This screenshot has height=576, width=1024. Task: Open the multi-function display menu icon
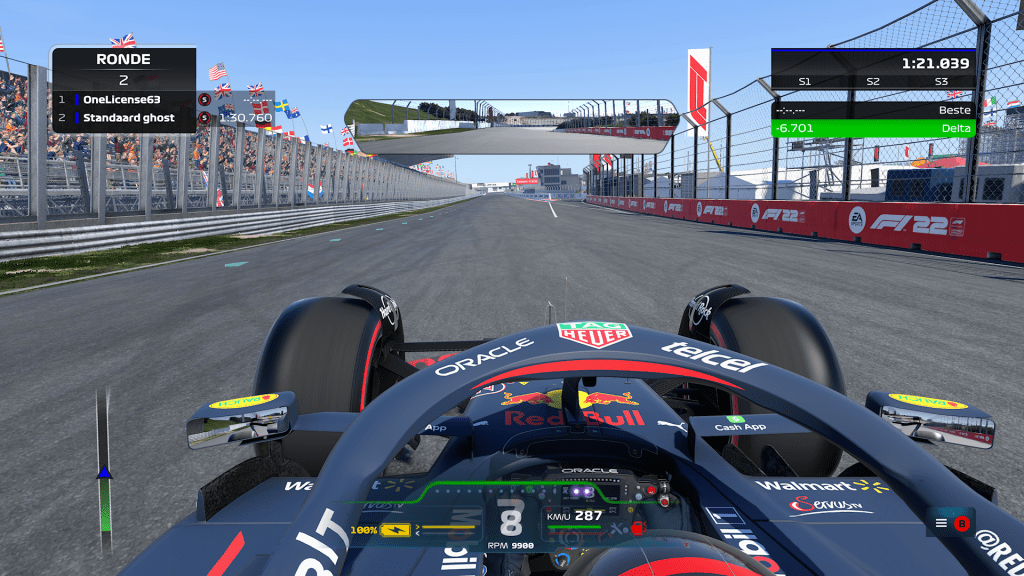click(941, 522)
